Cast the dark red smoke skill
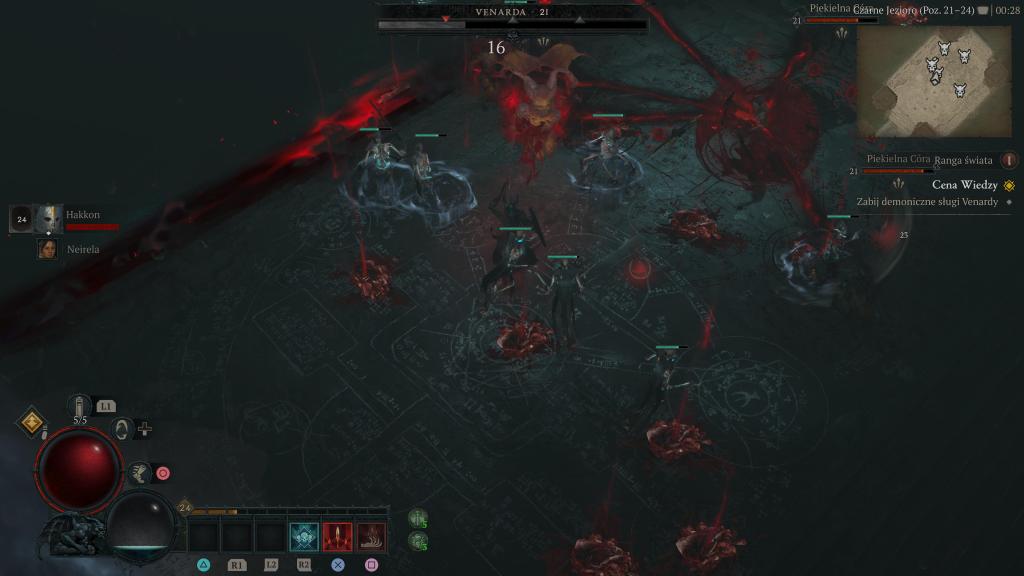This screenshot has height=576, width=1024. click(372, 537)
